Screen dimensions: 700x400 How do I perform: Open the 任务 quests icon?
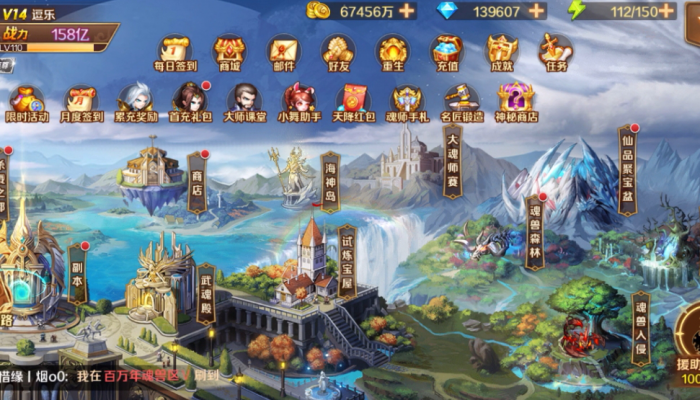click(x=555, y=50)
